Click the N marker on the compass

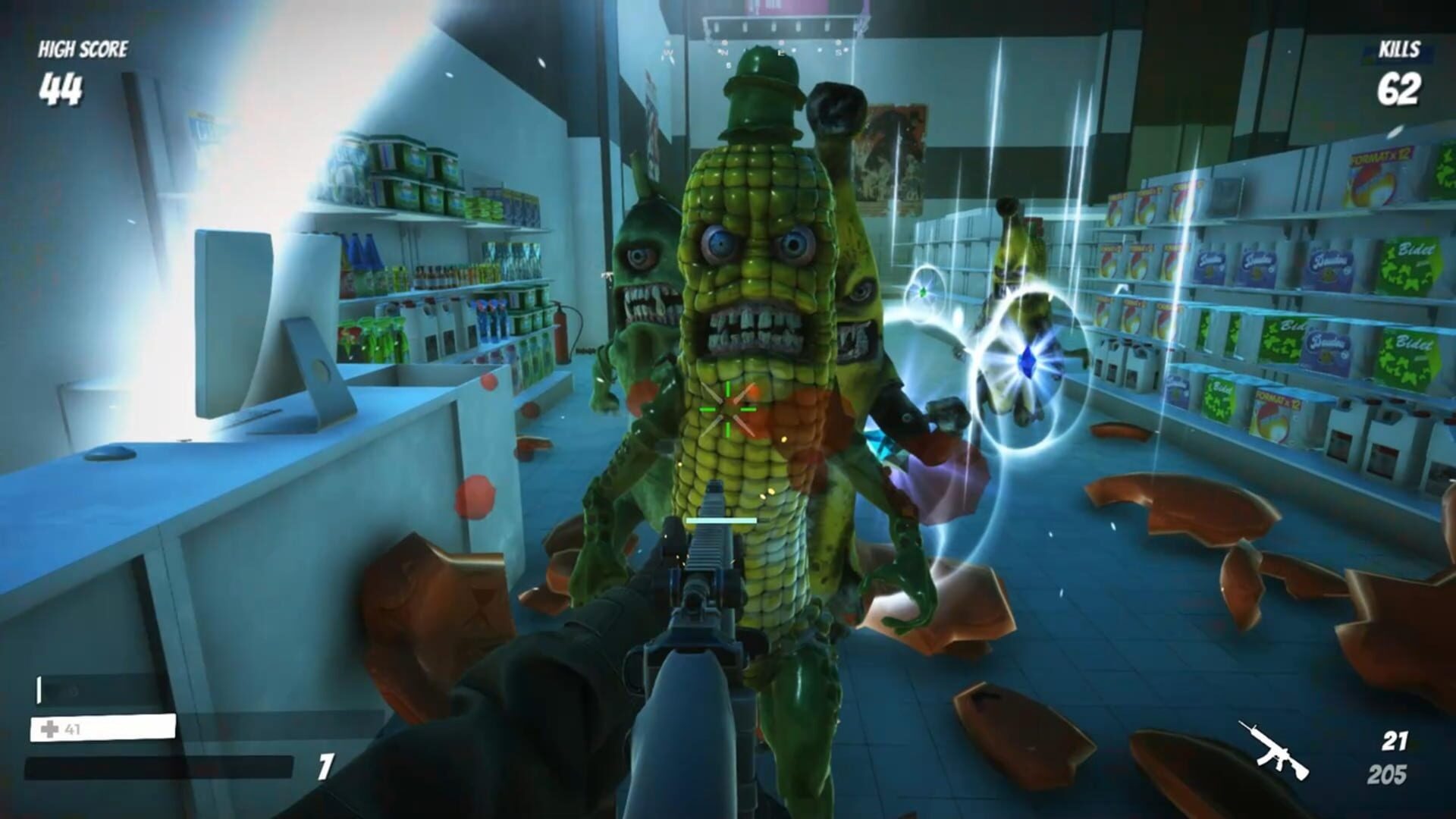724,52
